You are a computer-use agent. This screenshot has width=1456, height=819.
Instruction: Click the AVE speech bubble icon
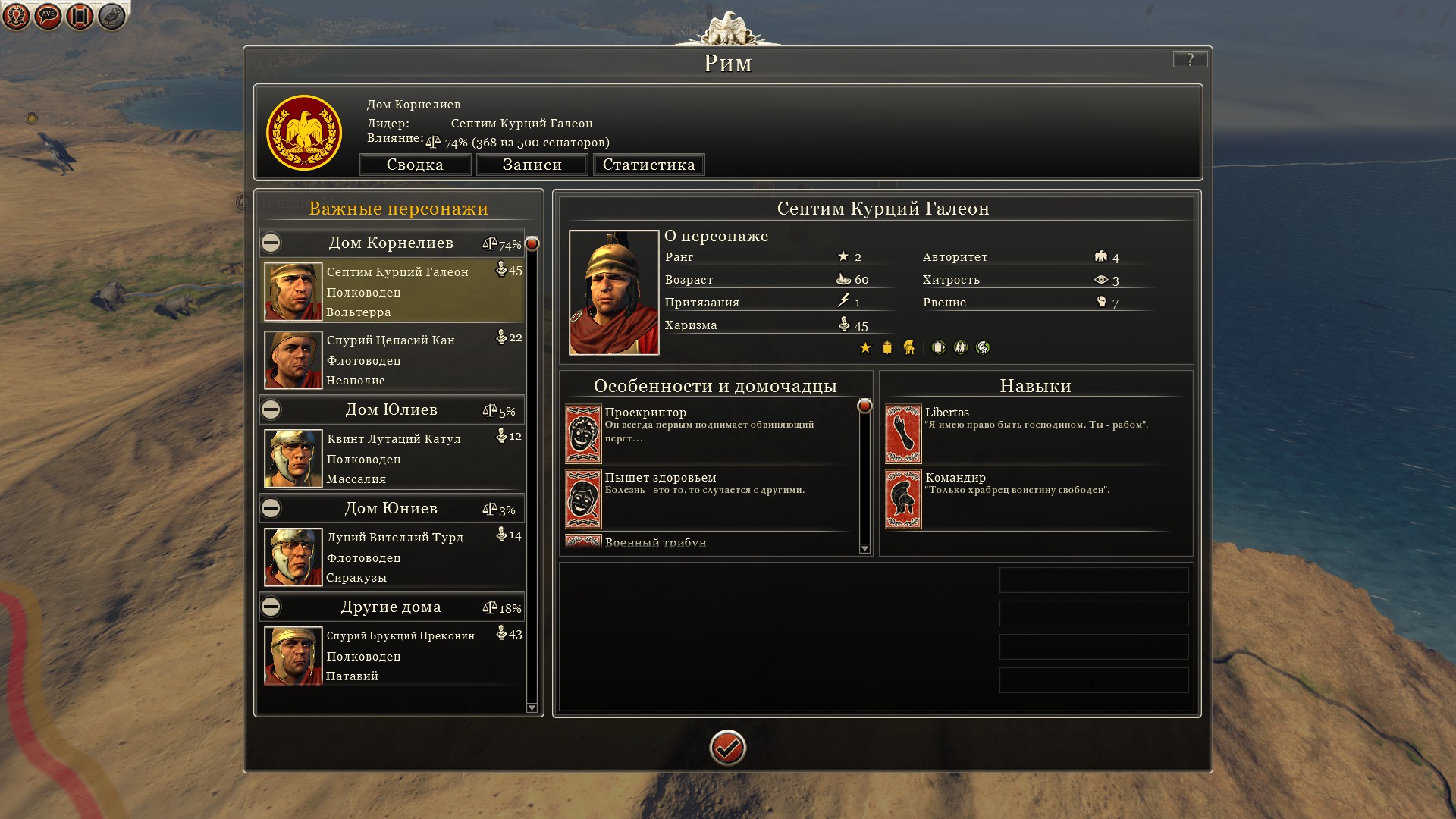pos(48,15)
